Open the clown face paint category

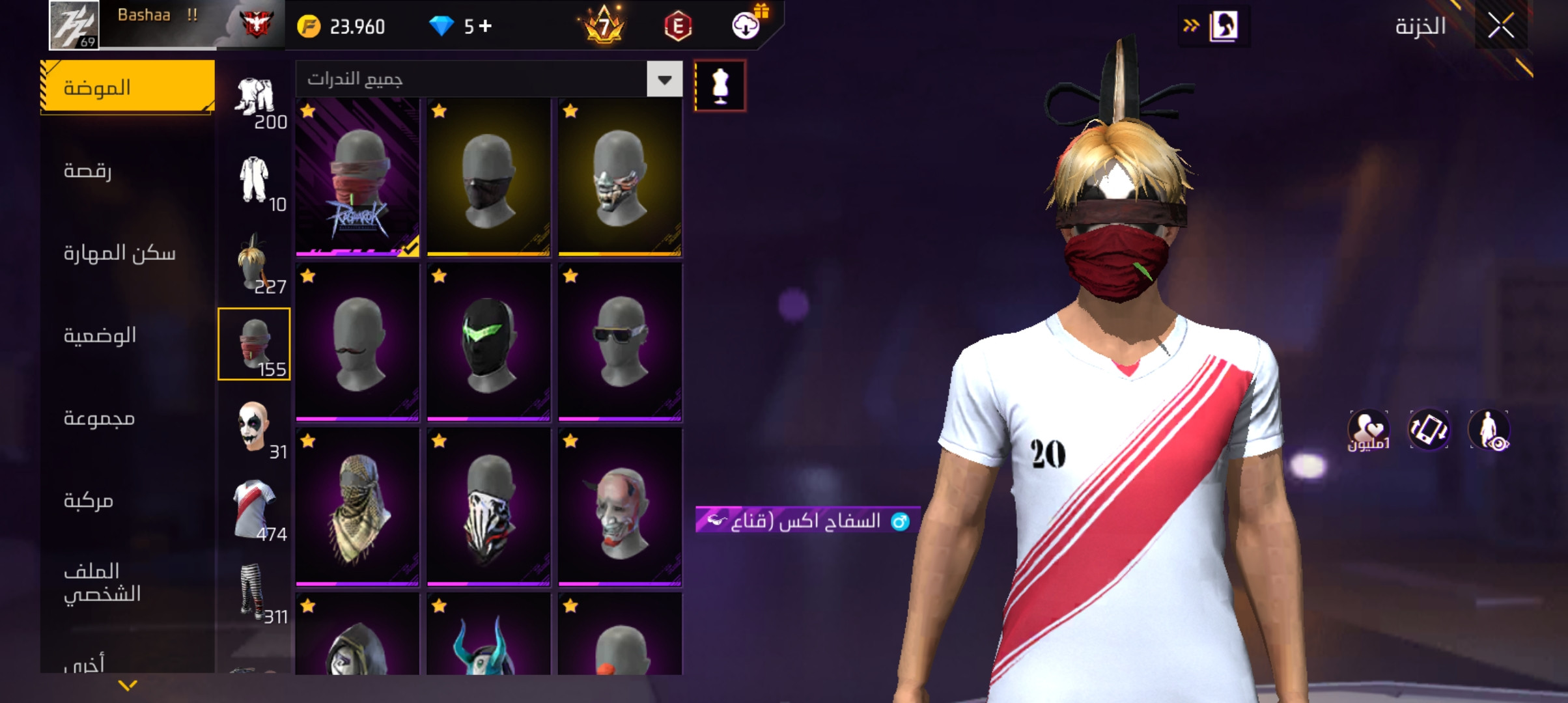click(254, 427)
